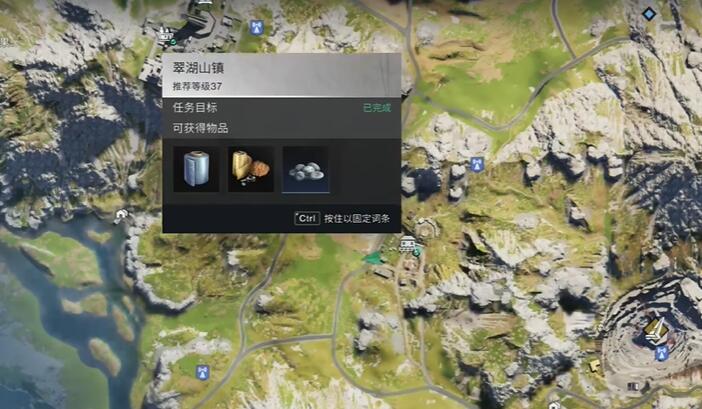Click the 翠湖山镇 tooltip title
Viewport: 702px width, 409px height.
(196, 68)
